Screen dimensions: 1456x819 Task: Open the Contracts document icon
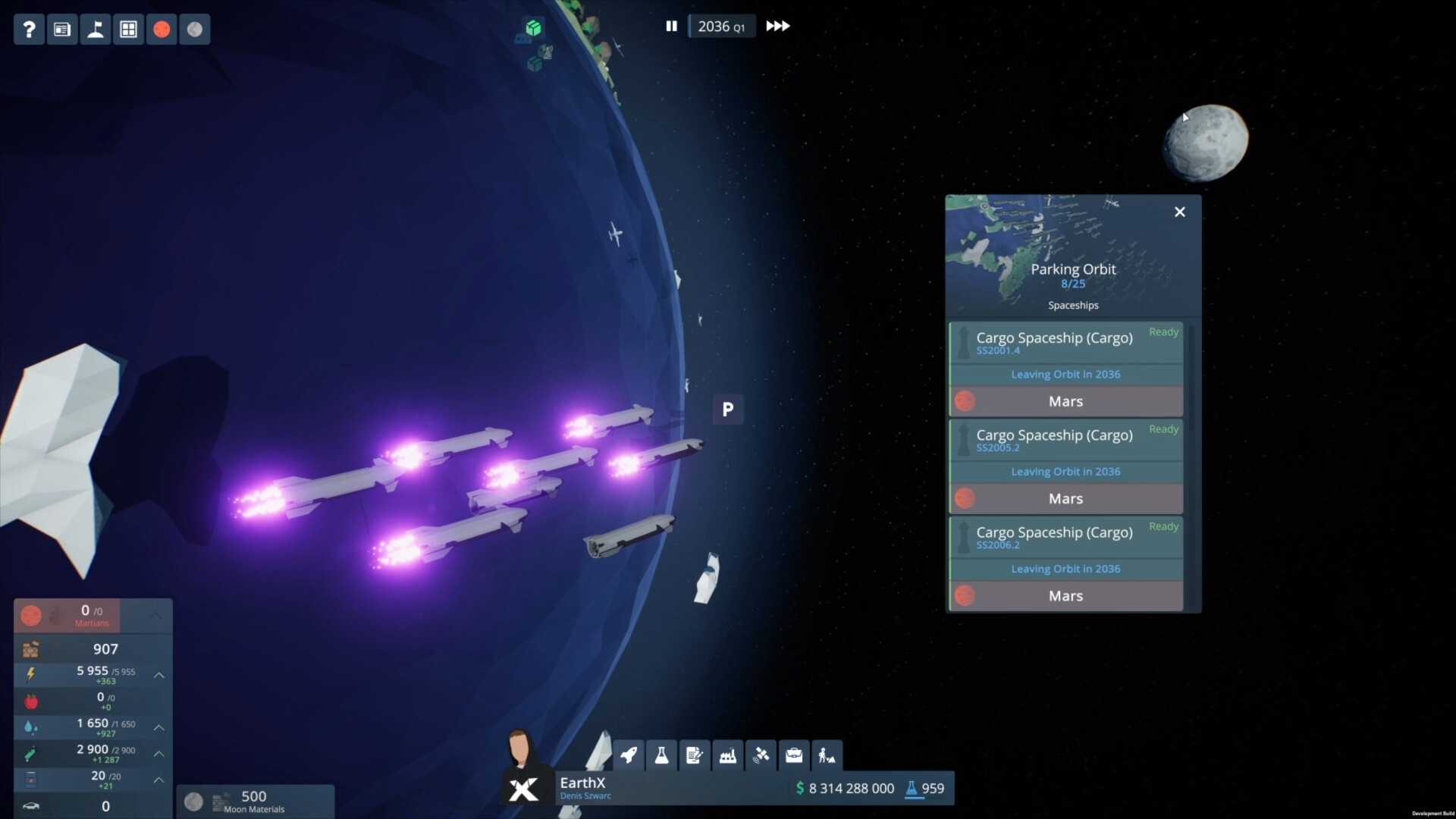(695, 755)
